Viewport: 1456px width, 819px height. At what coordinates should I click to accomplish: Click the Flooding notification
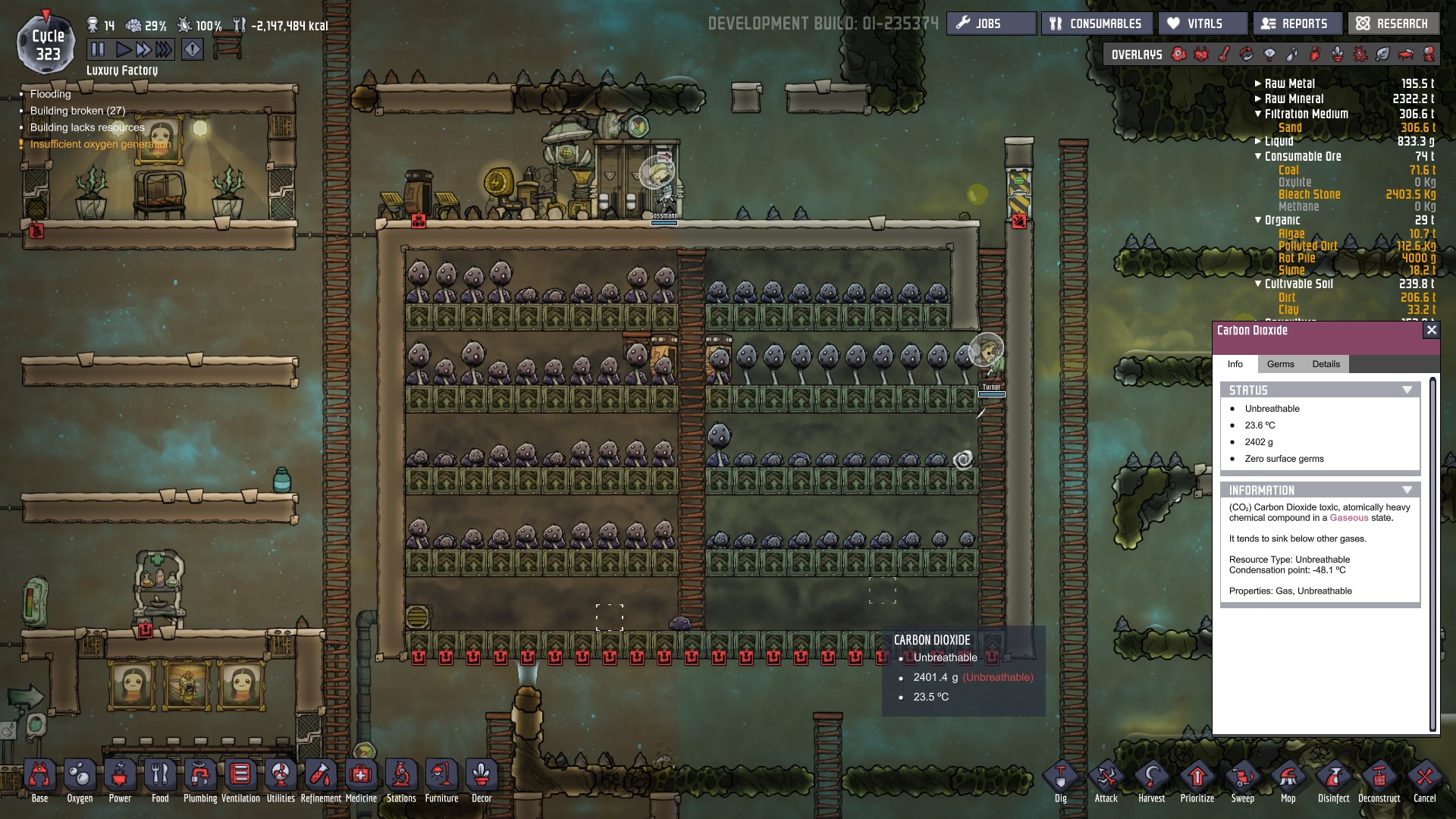click(x=50, y=93)
